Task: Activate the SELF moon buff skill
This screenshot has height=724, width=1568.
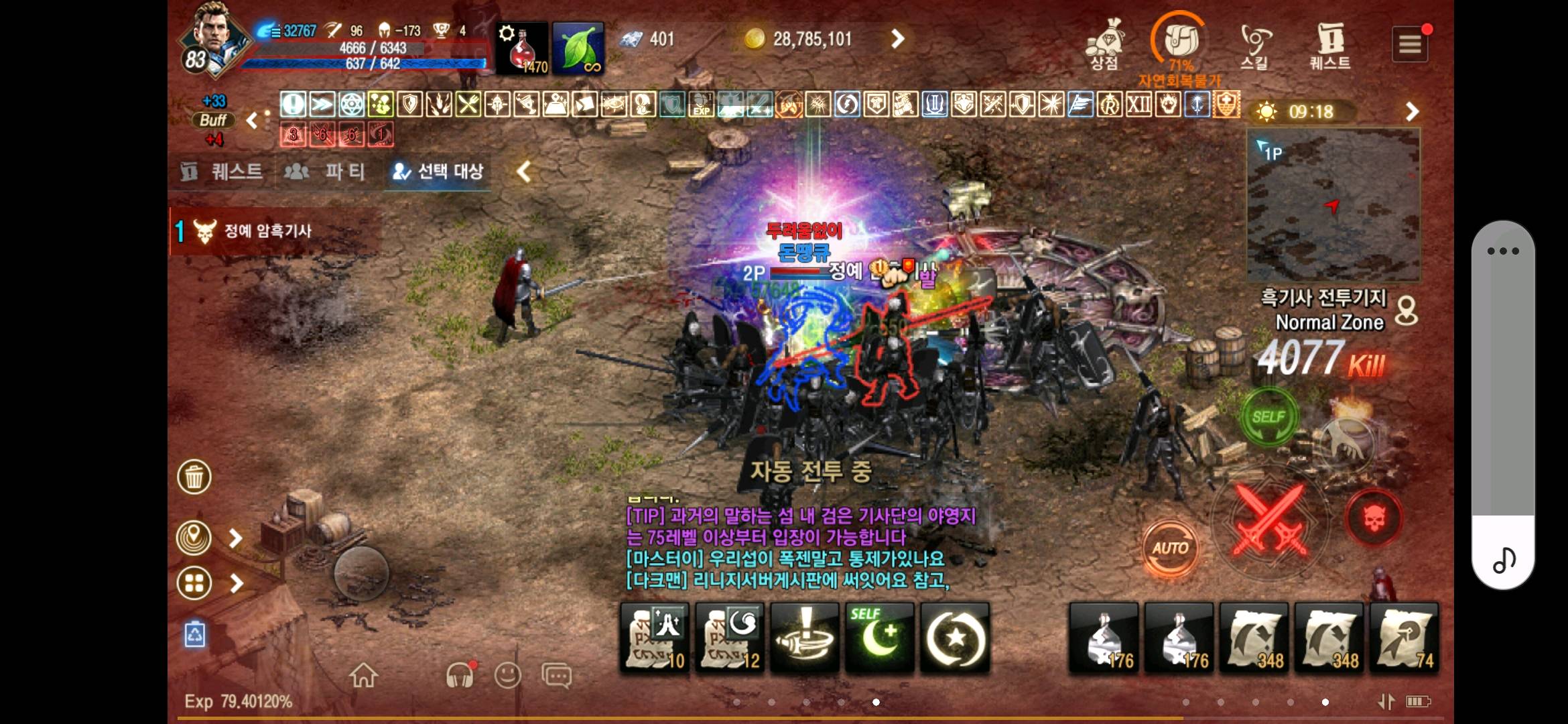Action: coord(880,636)
